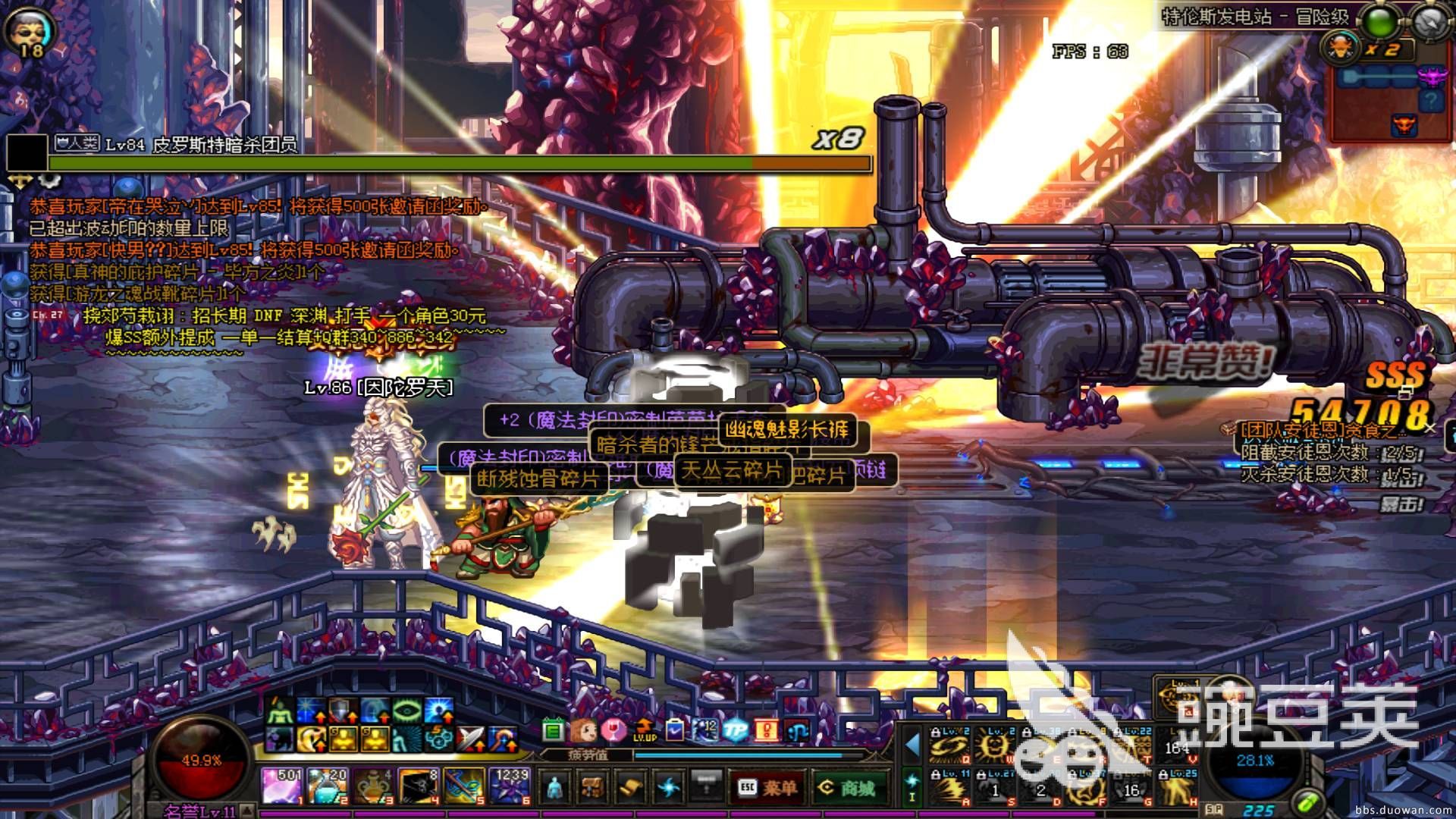The height and width of the screenshot is (819, 1456).
Task: Click the character portrait in top-left corner
Action: coord(30,30)
